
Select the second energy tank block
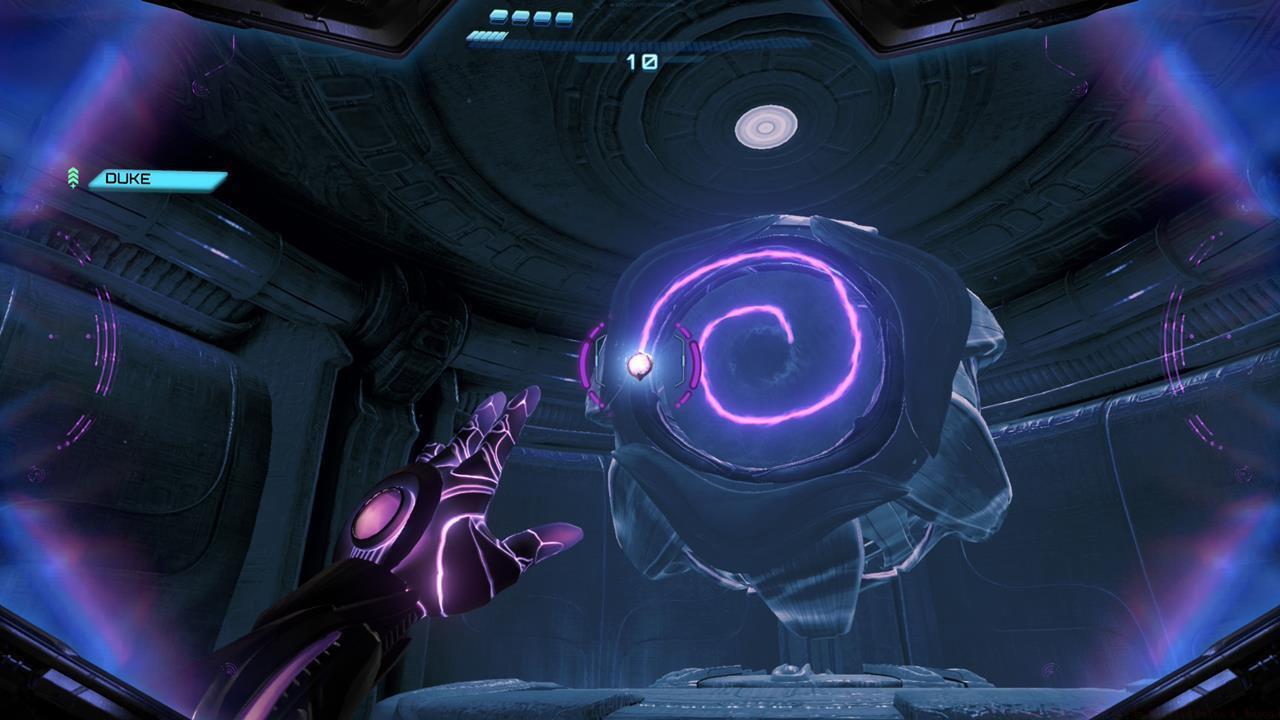tap(519, 17)
